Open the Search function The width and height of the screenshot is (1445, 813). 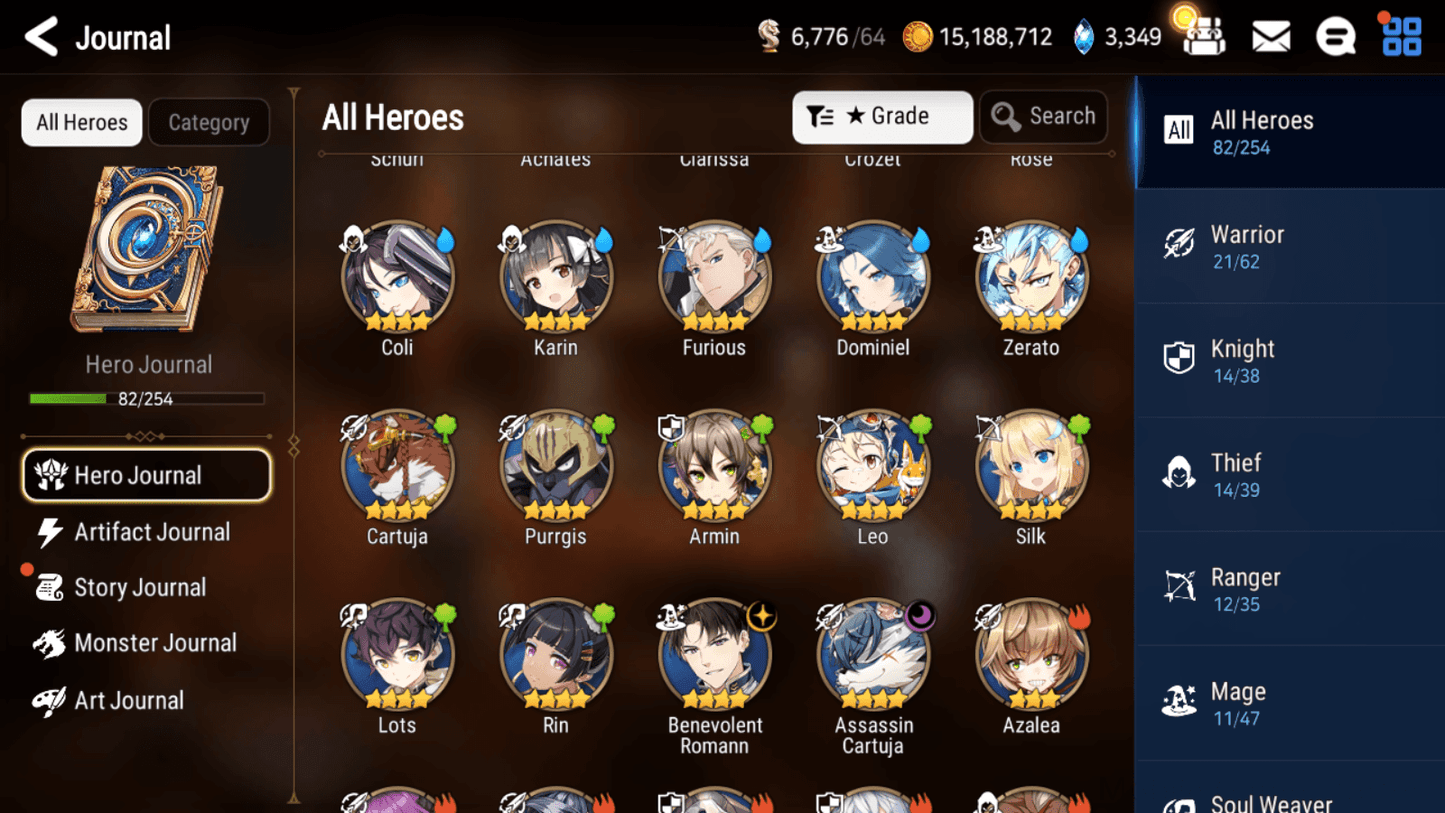pos(1043,116)
